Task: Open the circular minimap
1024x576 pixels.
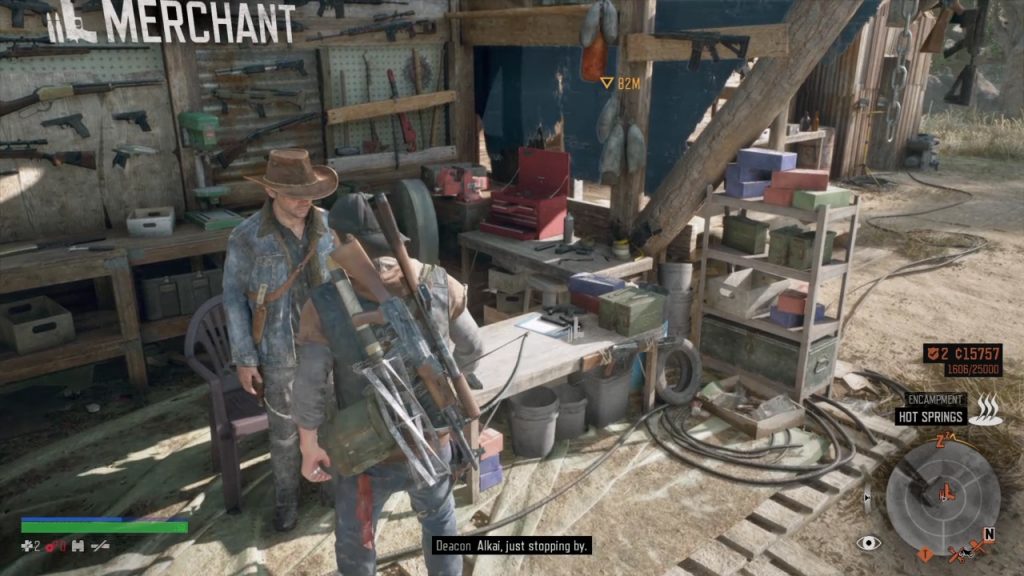Action: [x=942, y=497]
